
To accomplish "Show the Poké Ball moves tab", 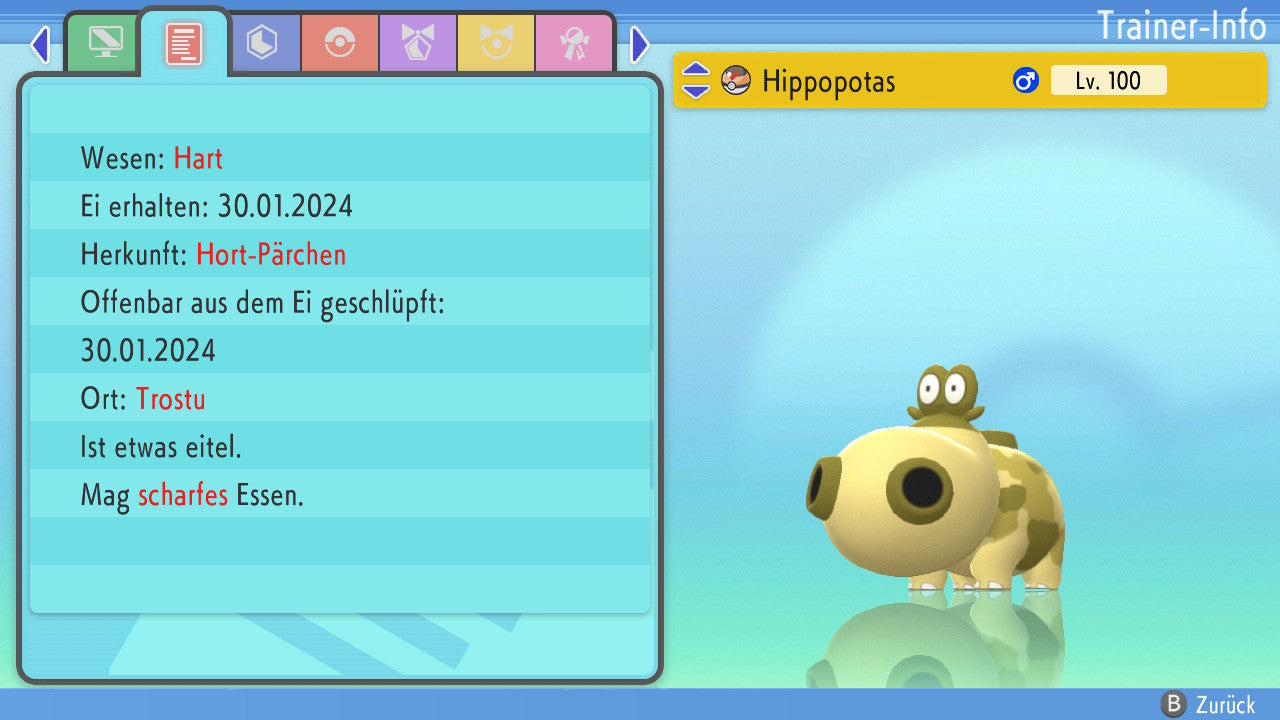I will [x=340, y=44].
